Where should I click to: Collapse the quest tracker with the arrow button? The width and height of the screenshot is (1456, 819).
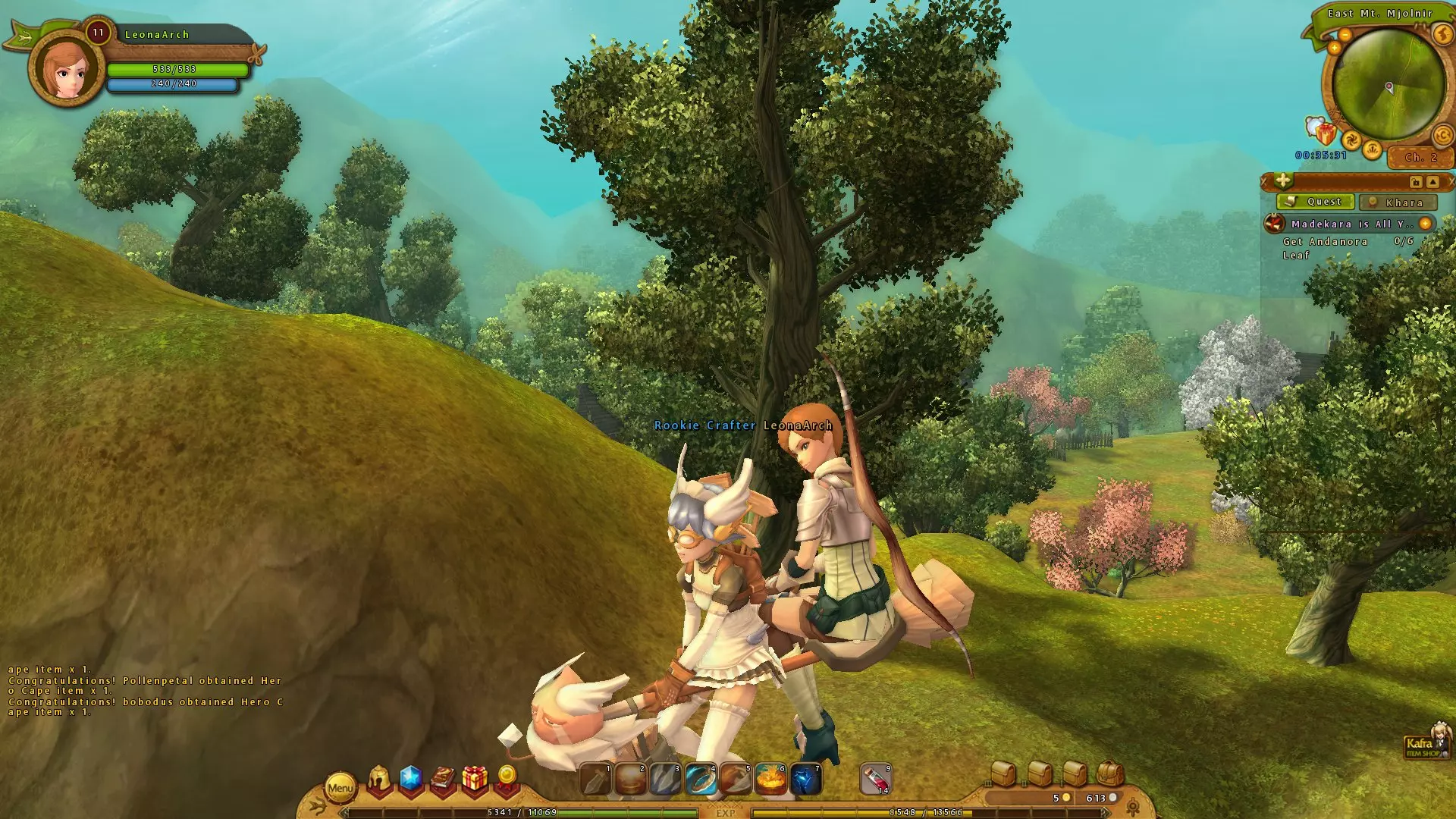1432,182
